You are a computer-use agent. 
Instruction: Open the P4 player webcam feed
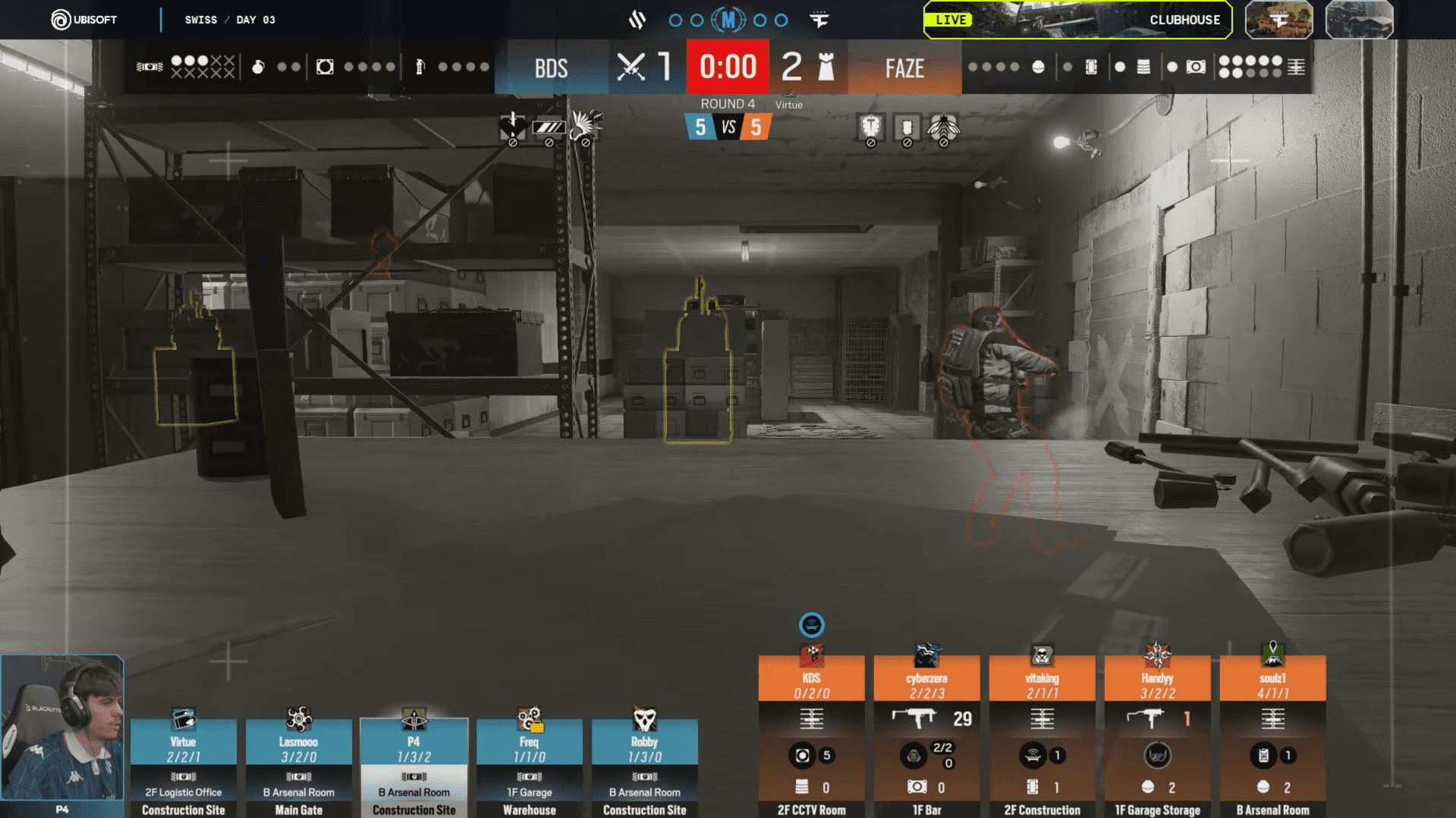(x=62, y=728)
